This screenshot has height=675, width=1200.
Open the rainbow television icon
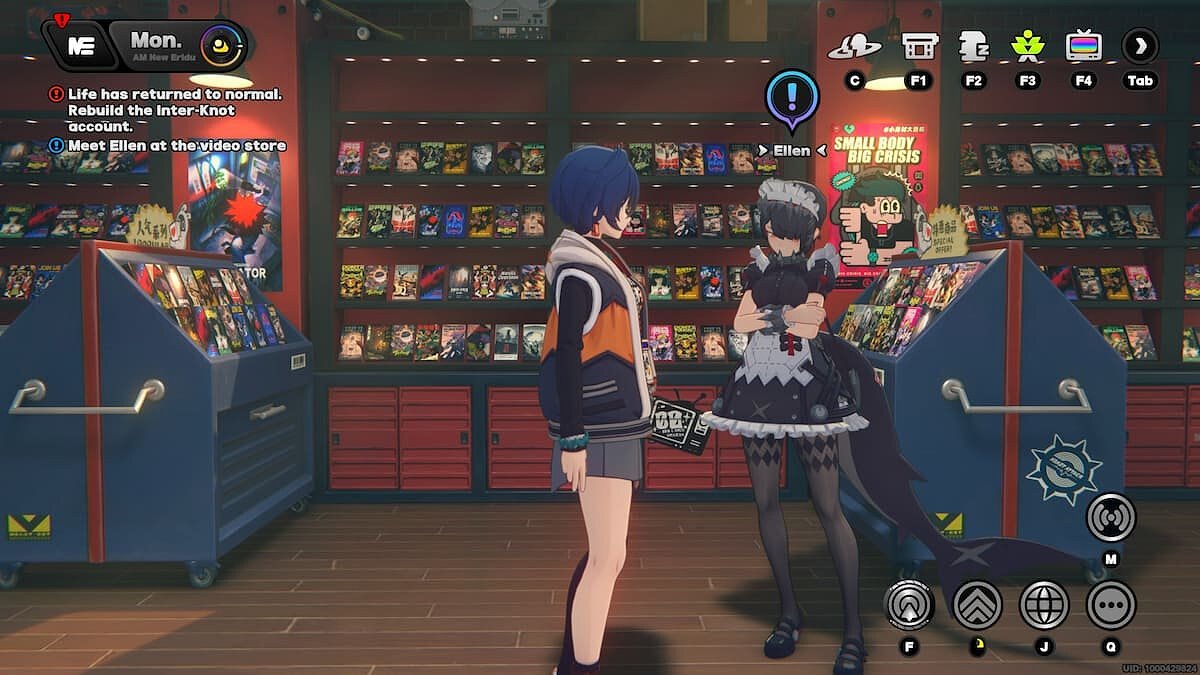1083,46
